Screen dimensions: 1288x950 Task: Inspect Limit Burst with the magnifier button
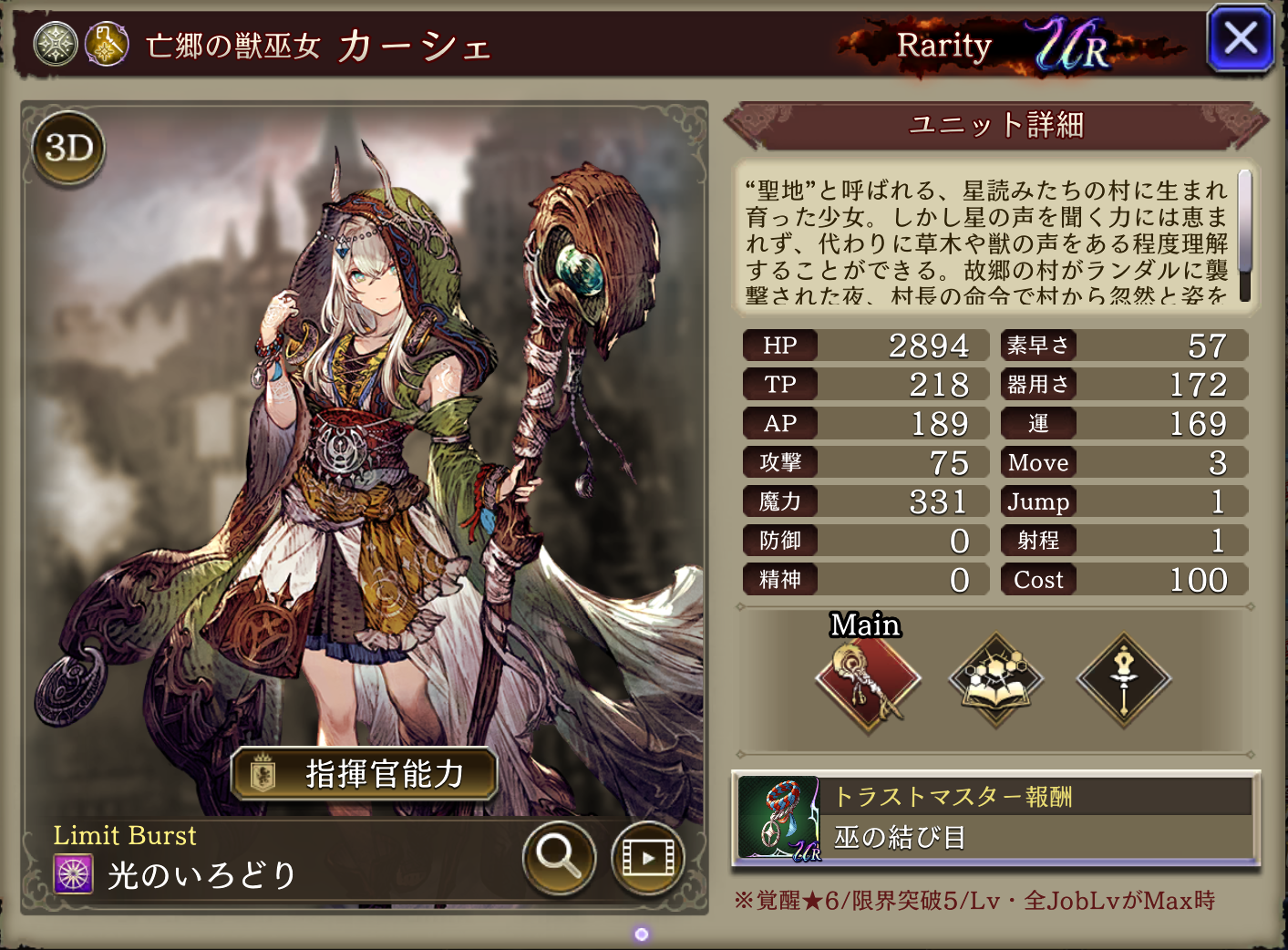tap(559, 857)
